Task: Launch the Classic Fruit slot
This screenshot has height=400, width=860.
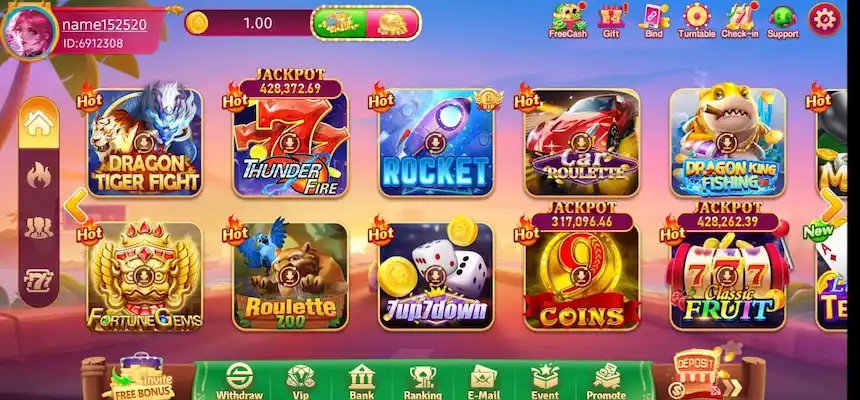Action: click(727, 276)
